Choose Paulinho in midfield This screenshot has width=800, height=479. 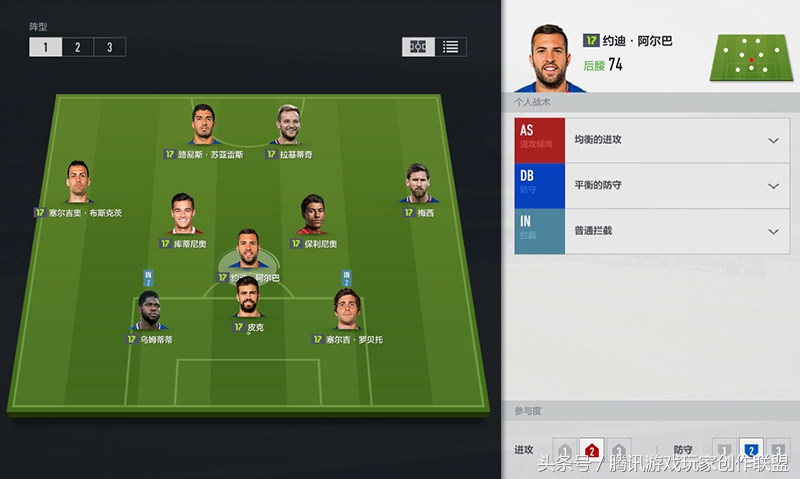click(x=314, y=216)
